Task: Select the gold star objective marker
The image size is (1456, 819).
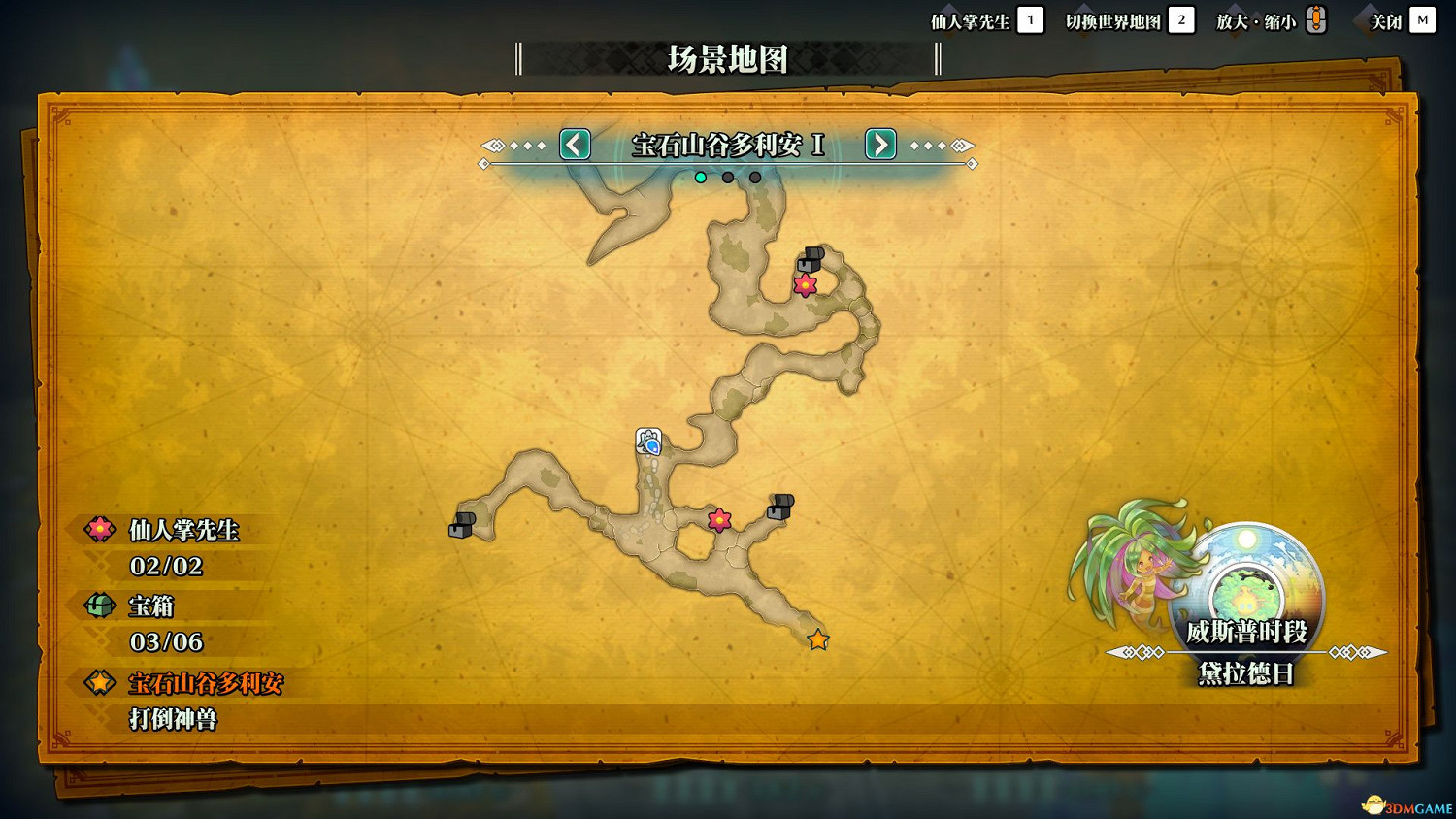Action: [818, 639]
